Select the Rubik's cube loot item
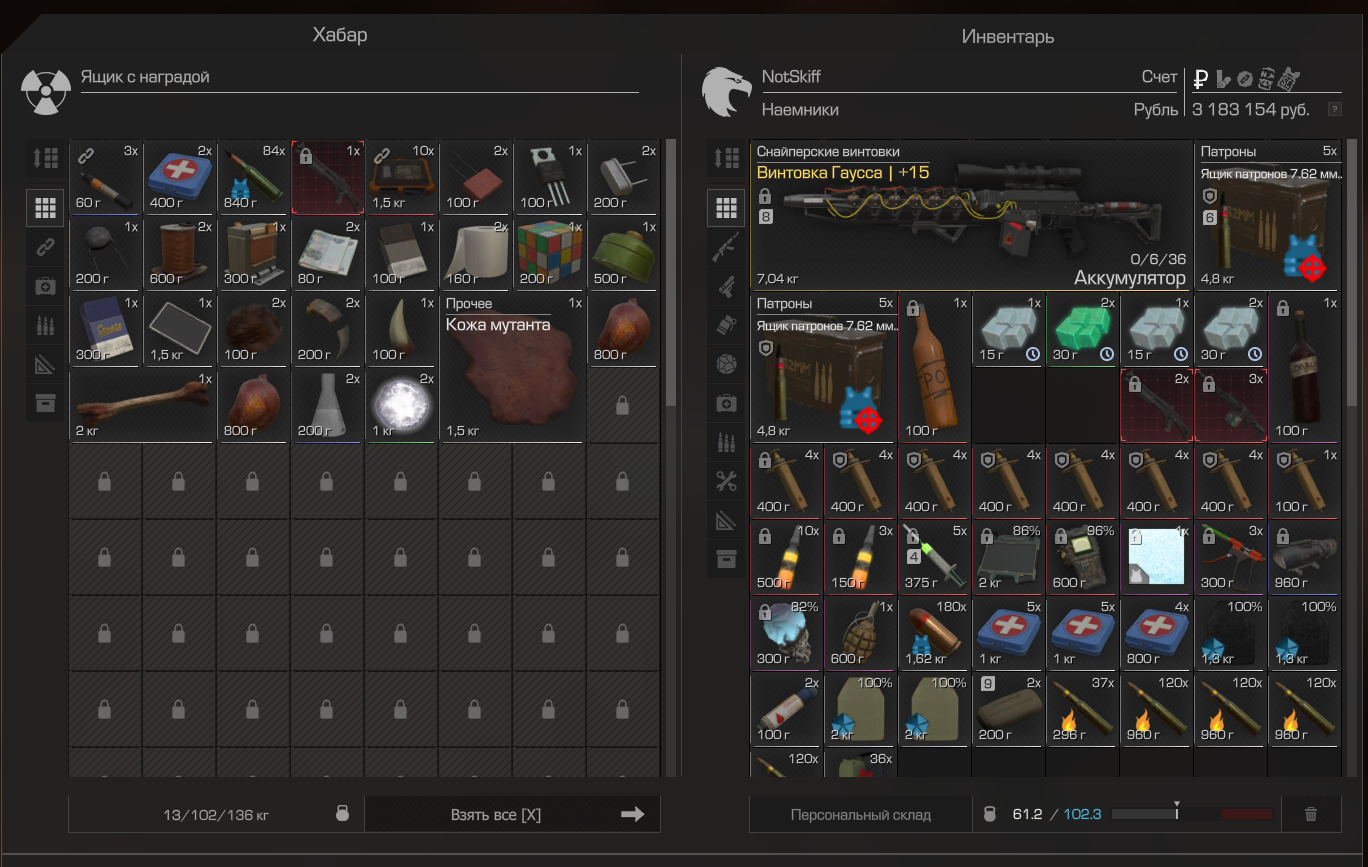The height and width of the screenshot is (867, 1368). (x=548, y=252)
